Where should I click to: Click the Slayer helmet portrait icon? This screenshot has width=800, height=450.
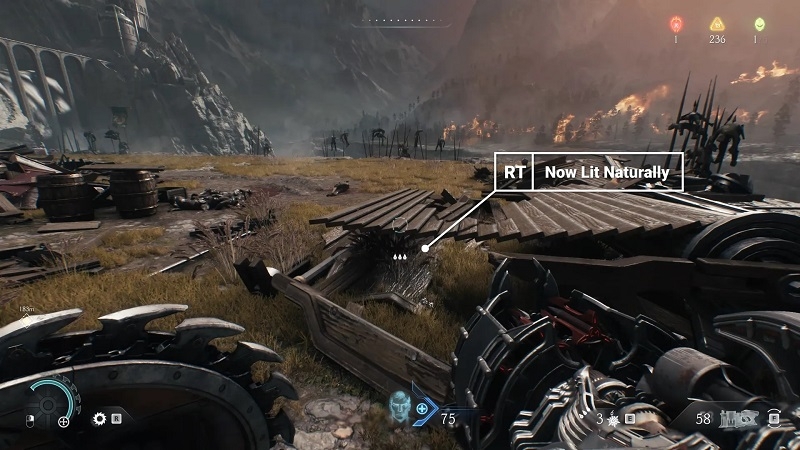(x=401, y=406)
